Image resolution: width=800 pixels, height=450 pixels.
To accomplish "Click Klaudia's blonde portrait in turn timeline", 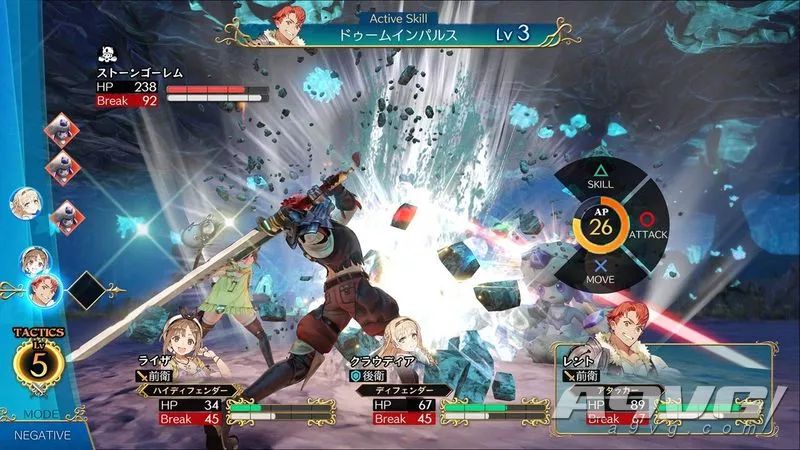I will 25,202.
